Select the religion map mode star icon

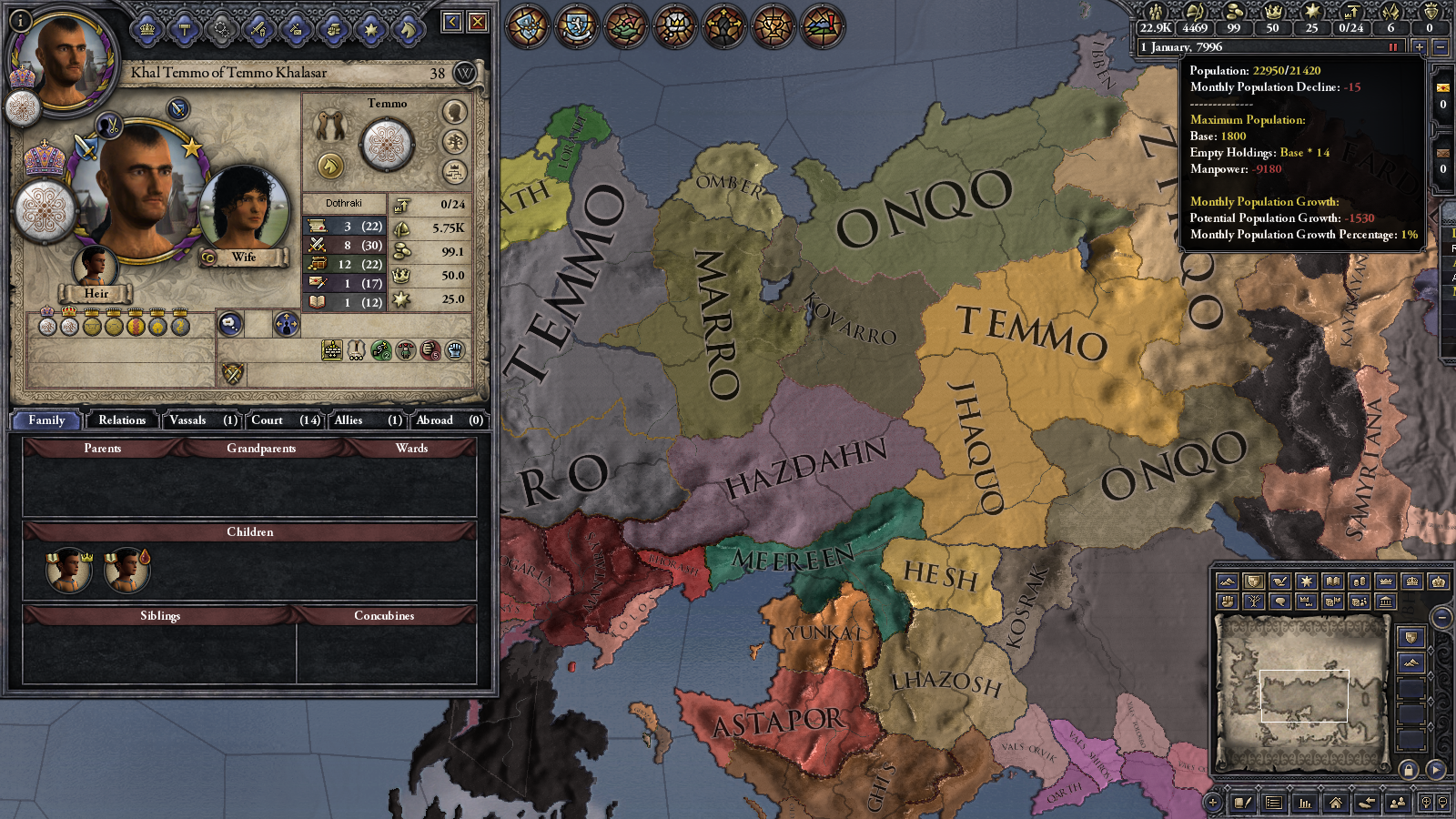pyautogui.click(x=1306, y=581)
